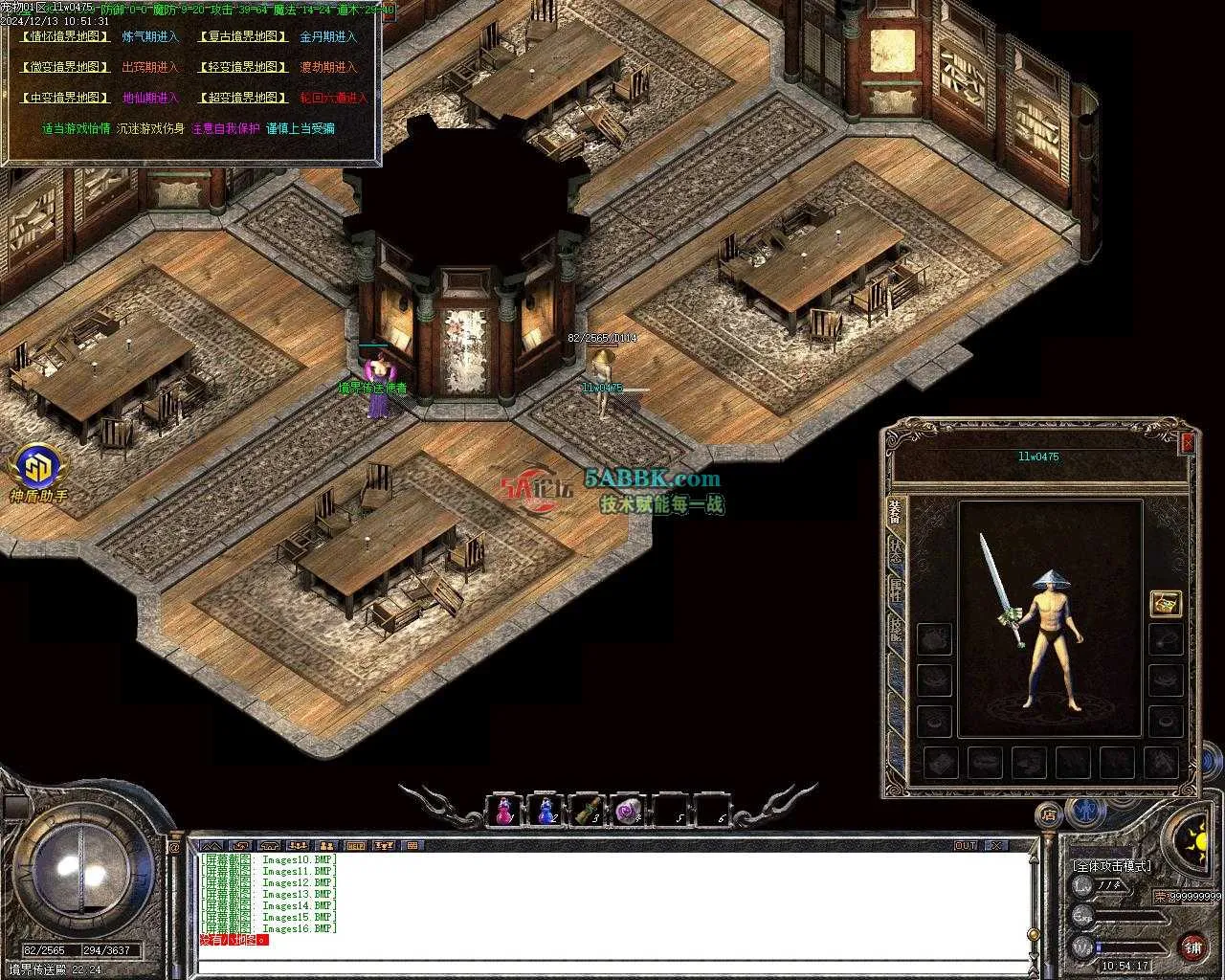
Task: Open the 神盾助手 helper icon
Action: pyautogui.click(x=38, y=473)
